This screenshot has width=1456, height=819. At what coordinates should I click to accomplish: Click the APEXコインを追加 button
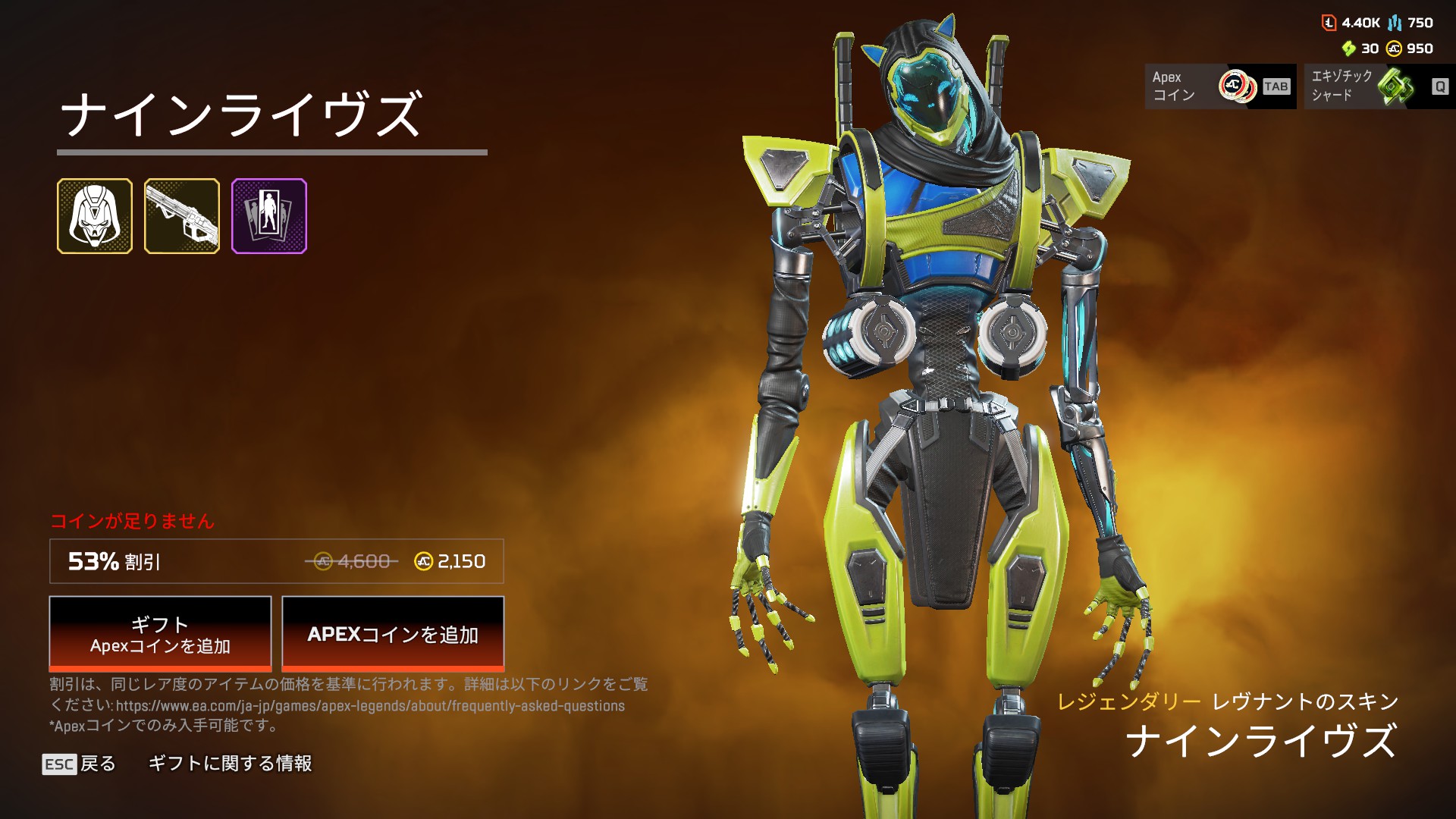[393, 634]
